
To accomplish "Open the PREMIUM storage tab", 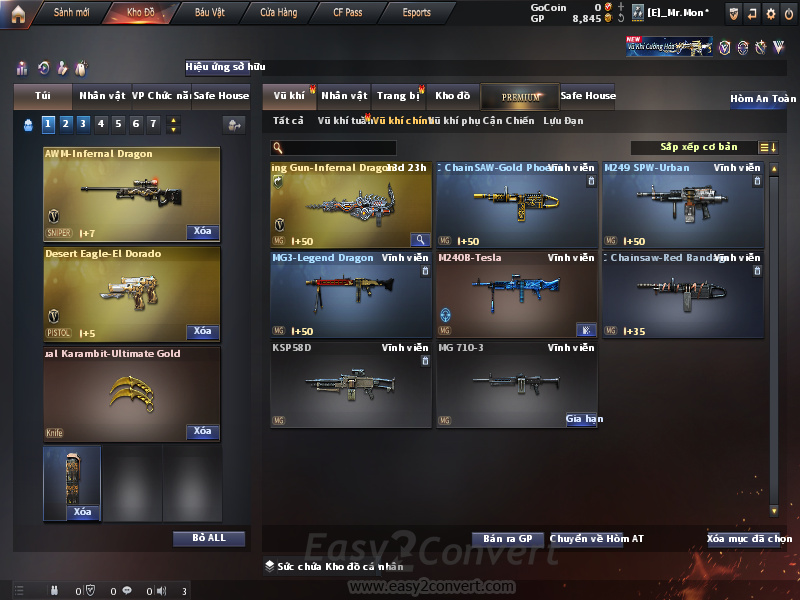I will click(520, 96).
